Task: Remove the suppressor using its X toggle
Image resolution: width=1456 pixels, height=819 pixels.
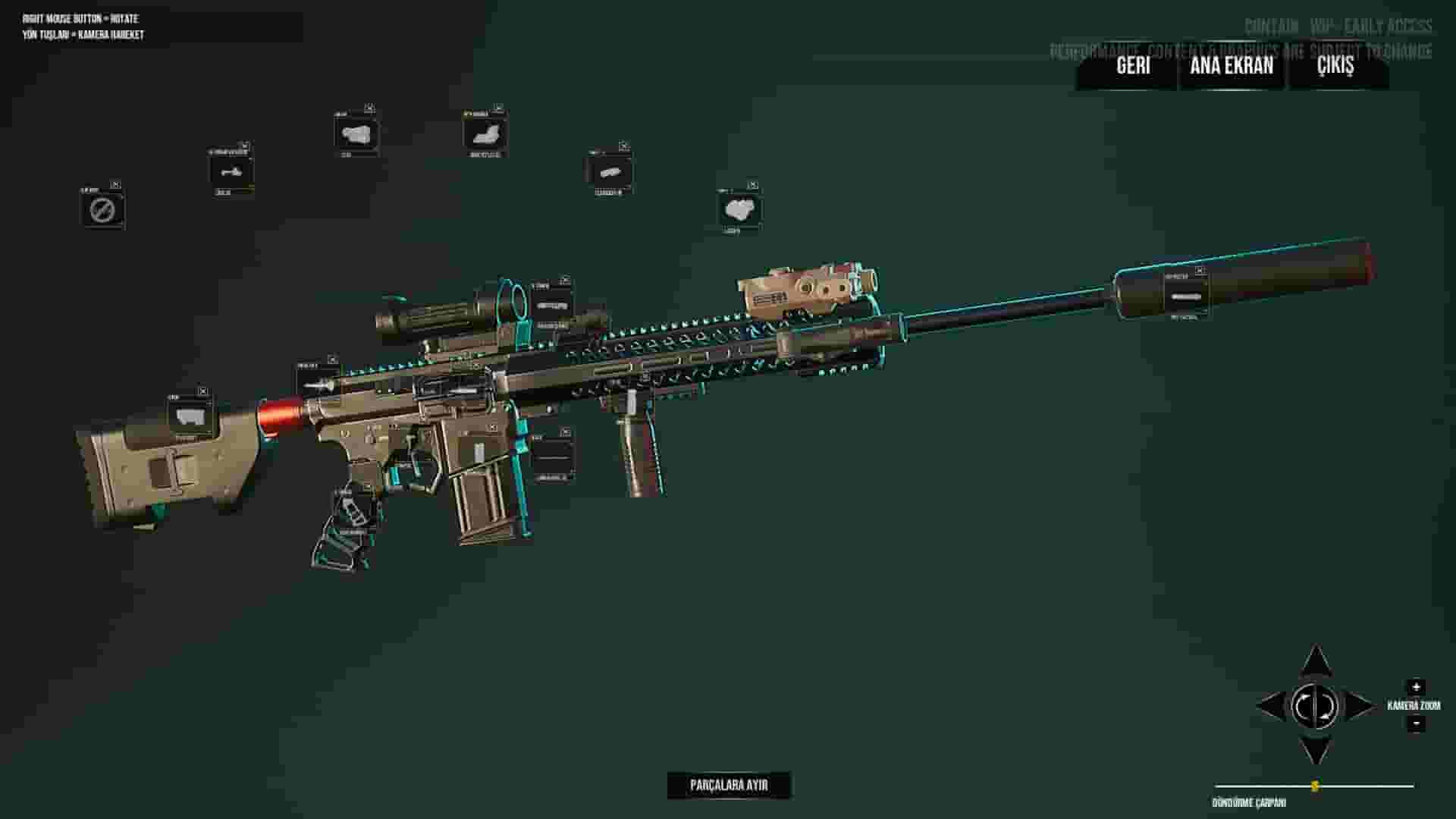Action: point(1201,271)
